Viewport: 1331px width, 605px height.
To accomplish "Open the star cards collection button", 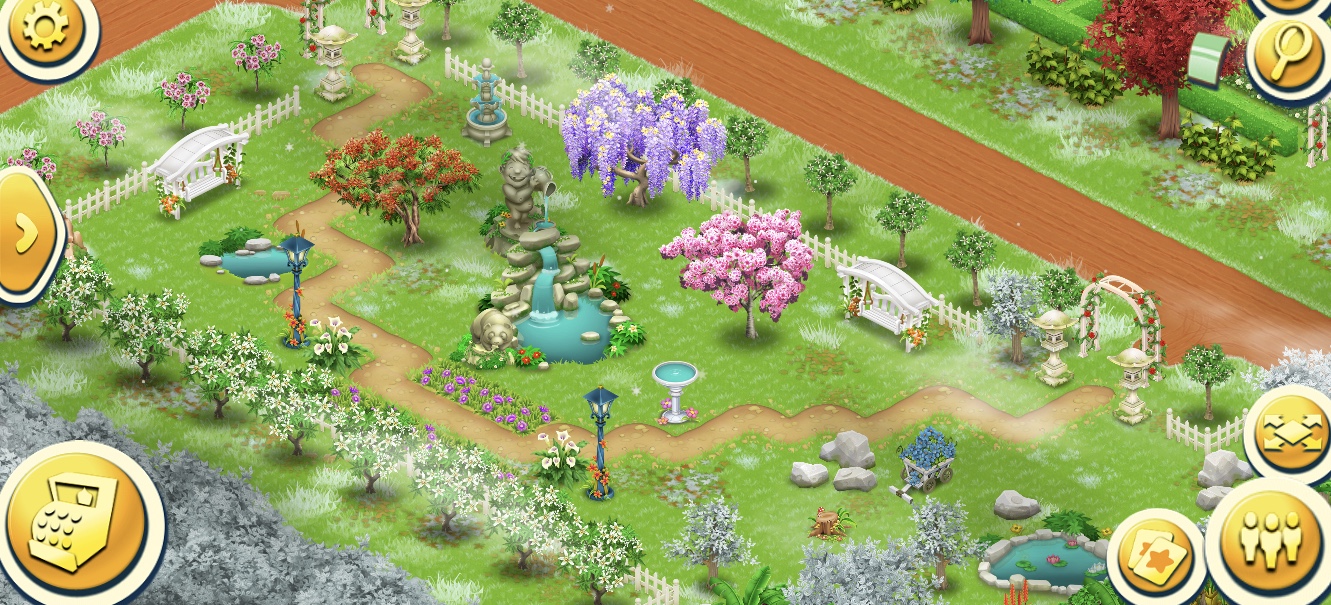I will click(1153, 555).
